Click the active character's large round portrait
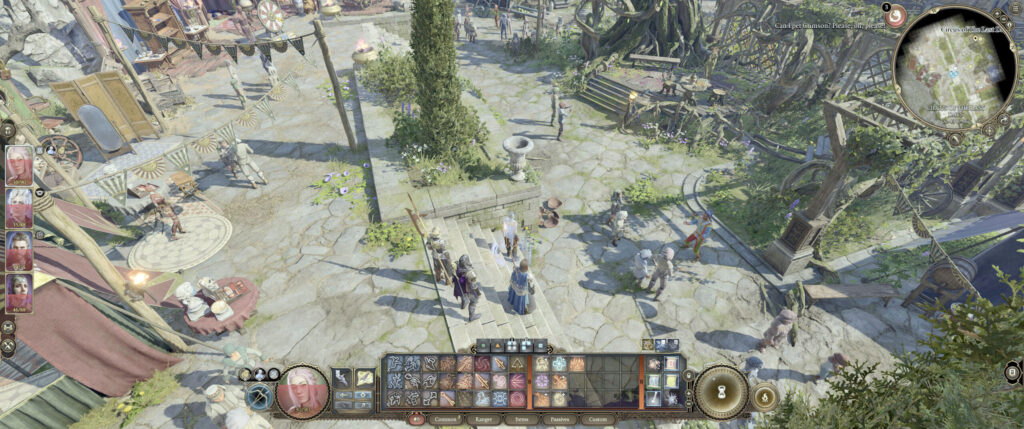 coord(303,391)
